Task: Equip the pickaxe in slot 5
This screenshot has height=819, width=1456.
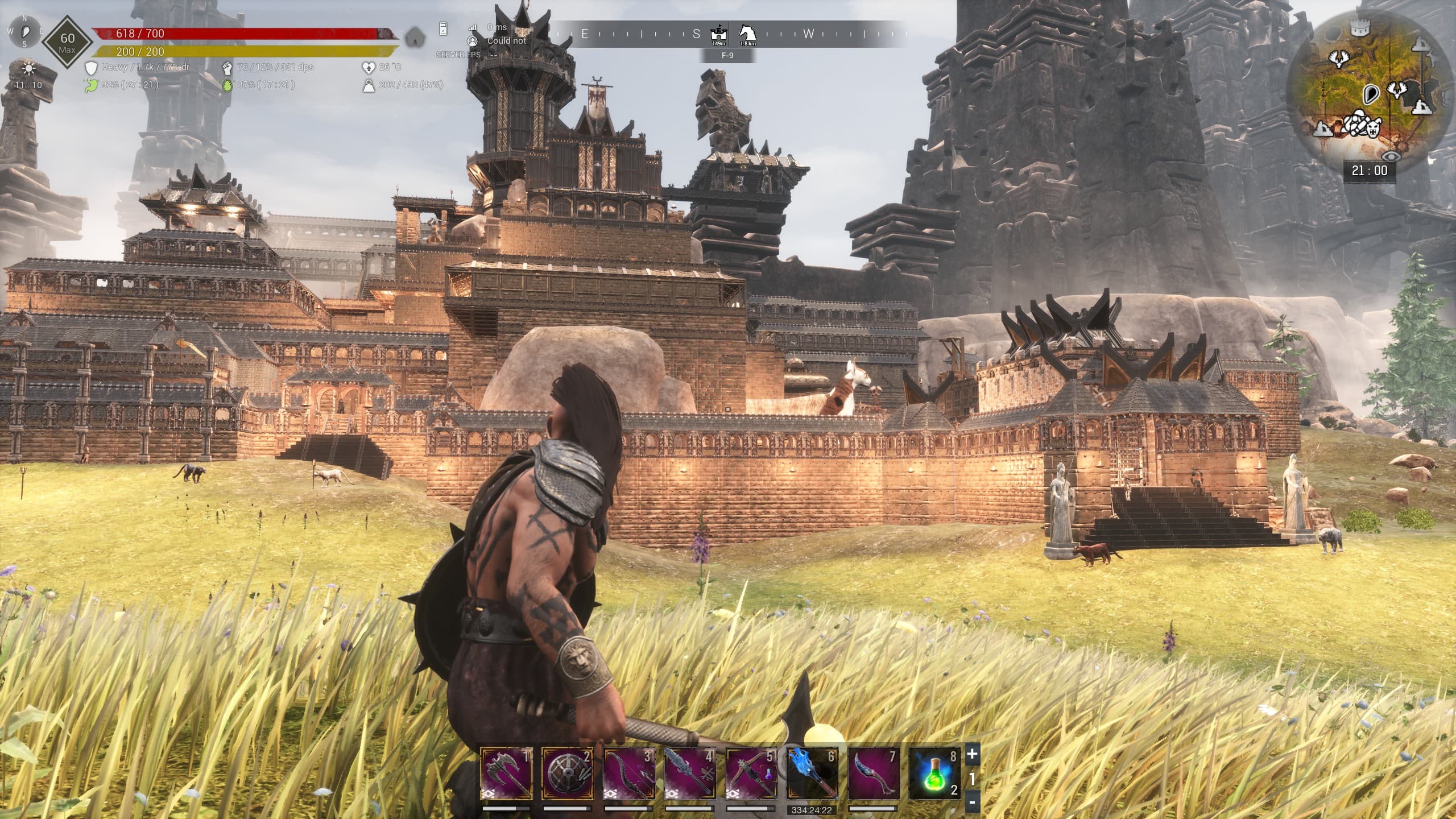Action: click(x=752, y=773)
